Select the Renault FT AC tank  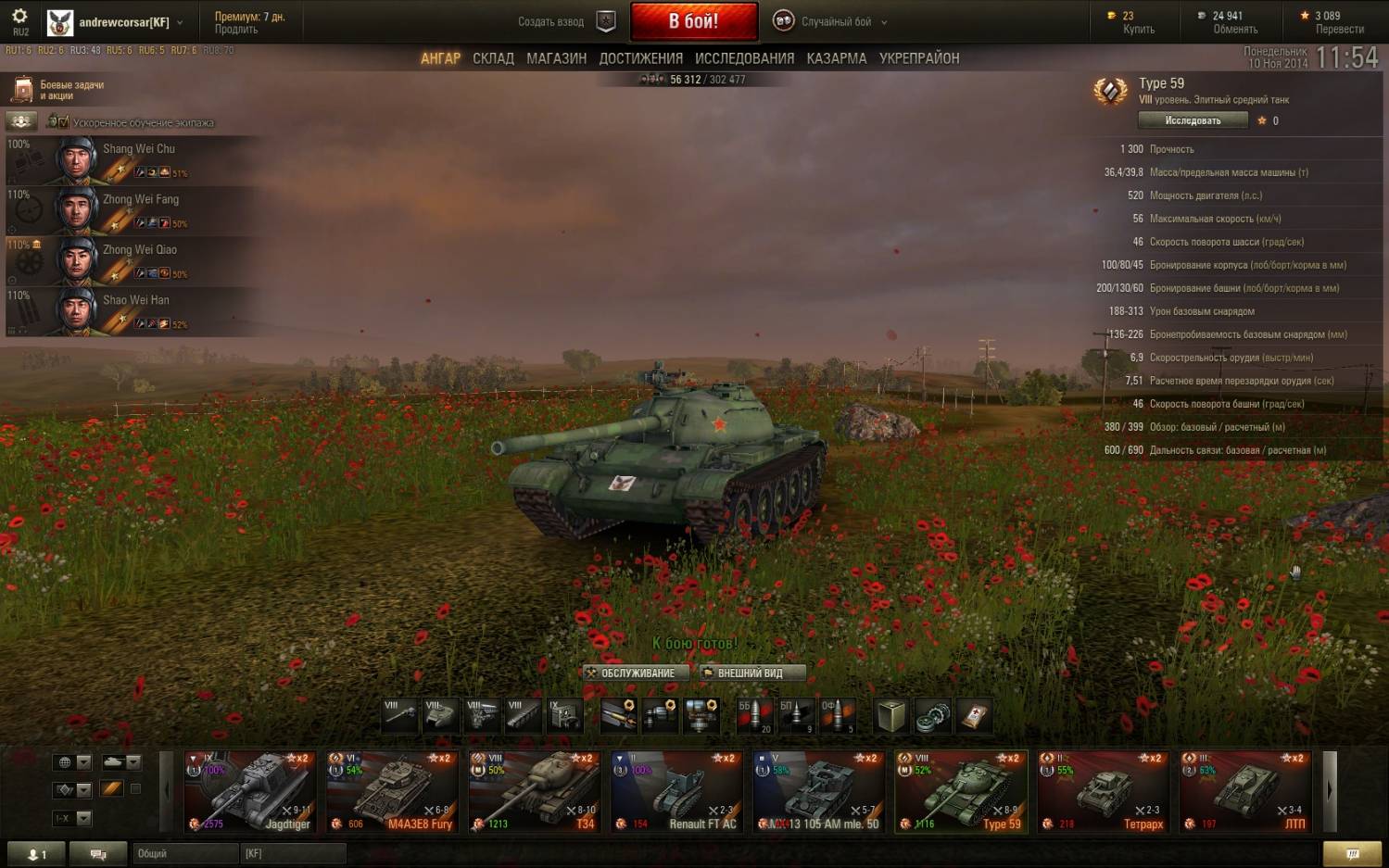676,792
